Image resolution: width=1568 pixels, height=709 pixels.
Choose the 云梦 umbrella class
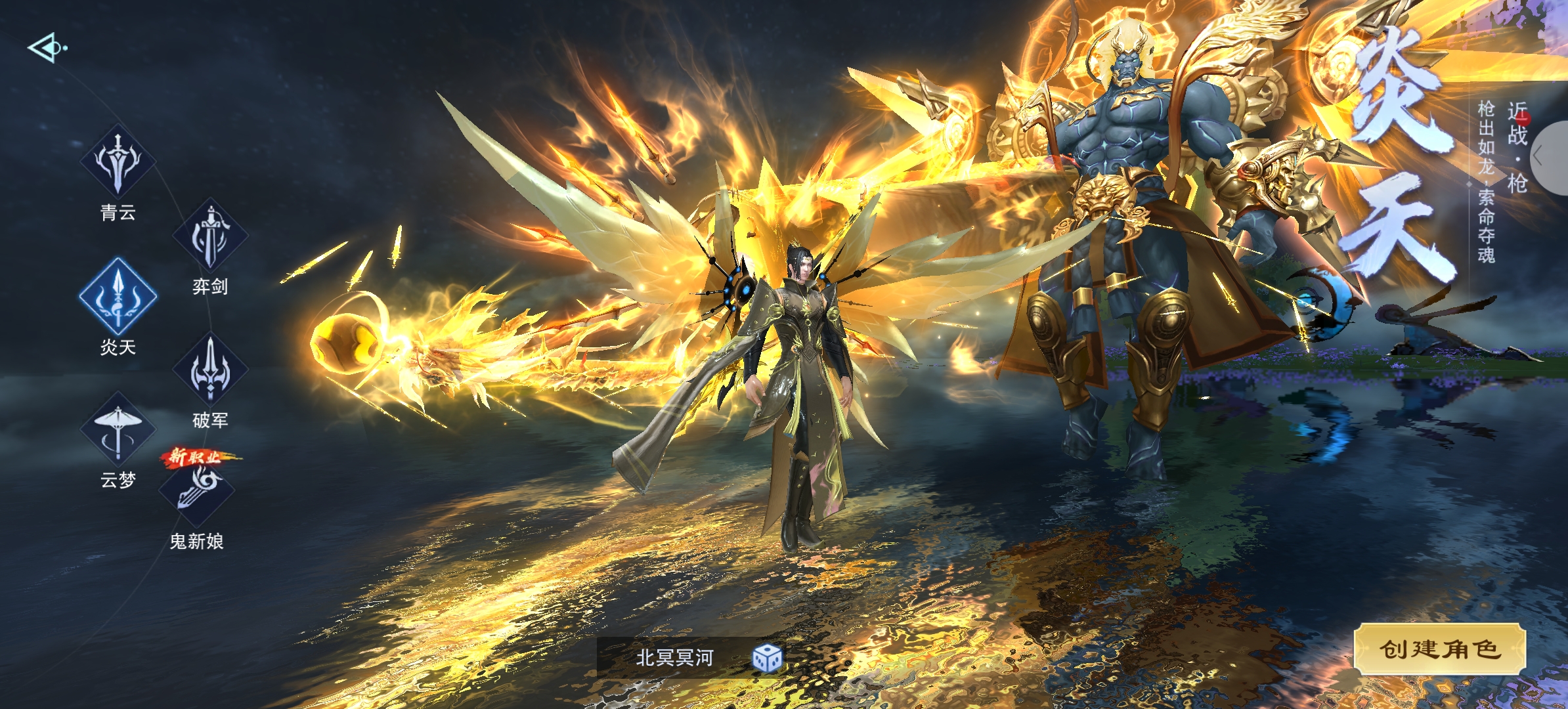point(118,431)
